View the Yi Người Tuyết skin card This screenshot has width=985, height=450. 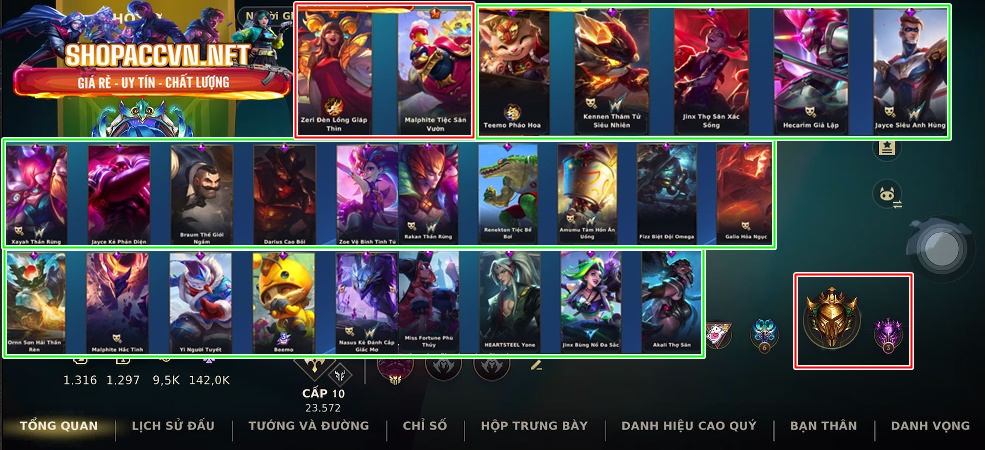pos(200,298)
